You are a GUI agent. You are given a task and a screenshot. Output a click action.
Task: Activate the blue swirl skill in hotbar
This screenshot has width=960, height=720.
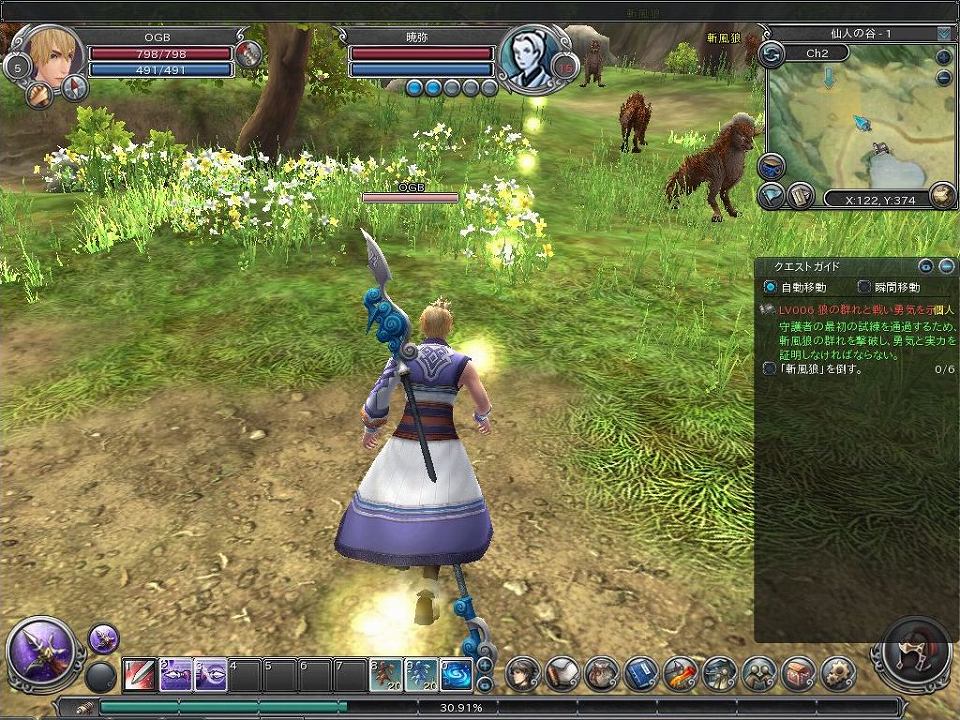tap(456, 675)
